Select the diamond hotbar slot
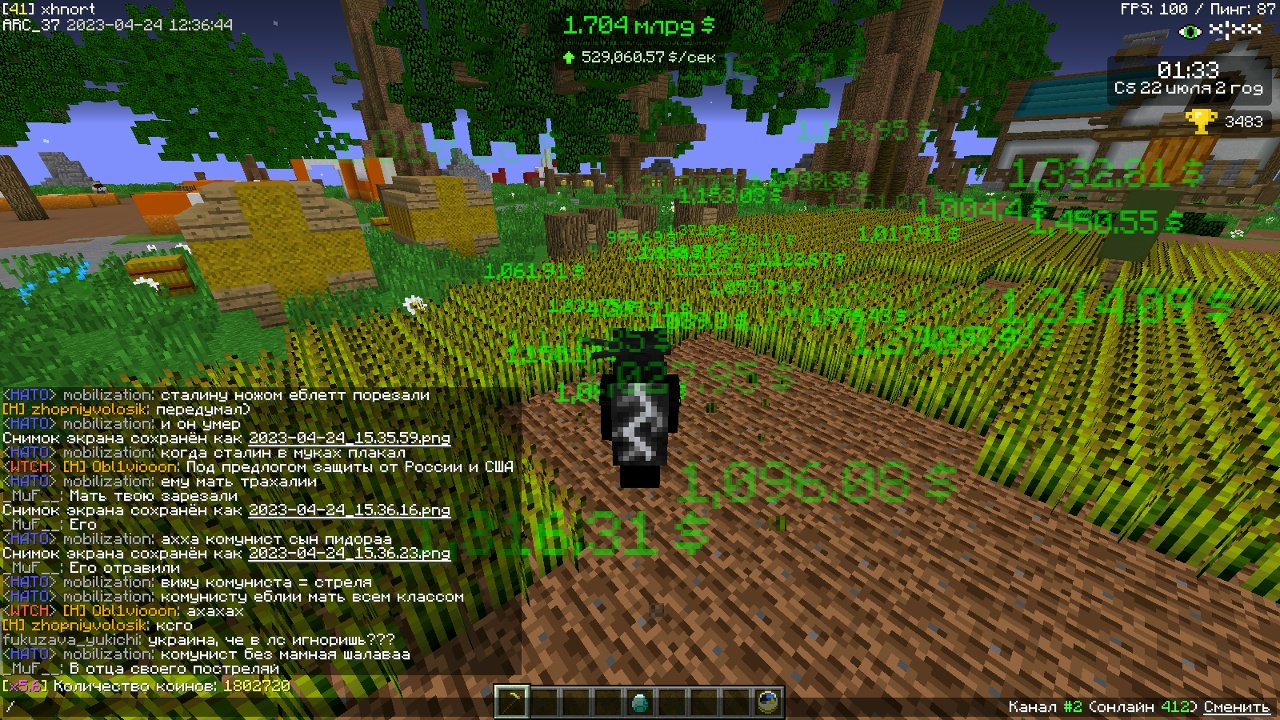Image resolution: width=1280 pixels, height=720 pixels. (x=640, y=702)
